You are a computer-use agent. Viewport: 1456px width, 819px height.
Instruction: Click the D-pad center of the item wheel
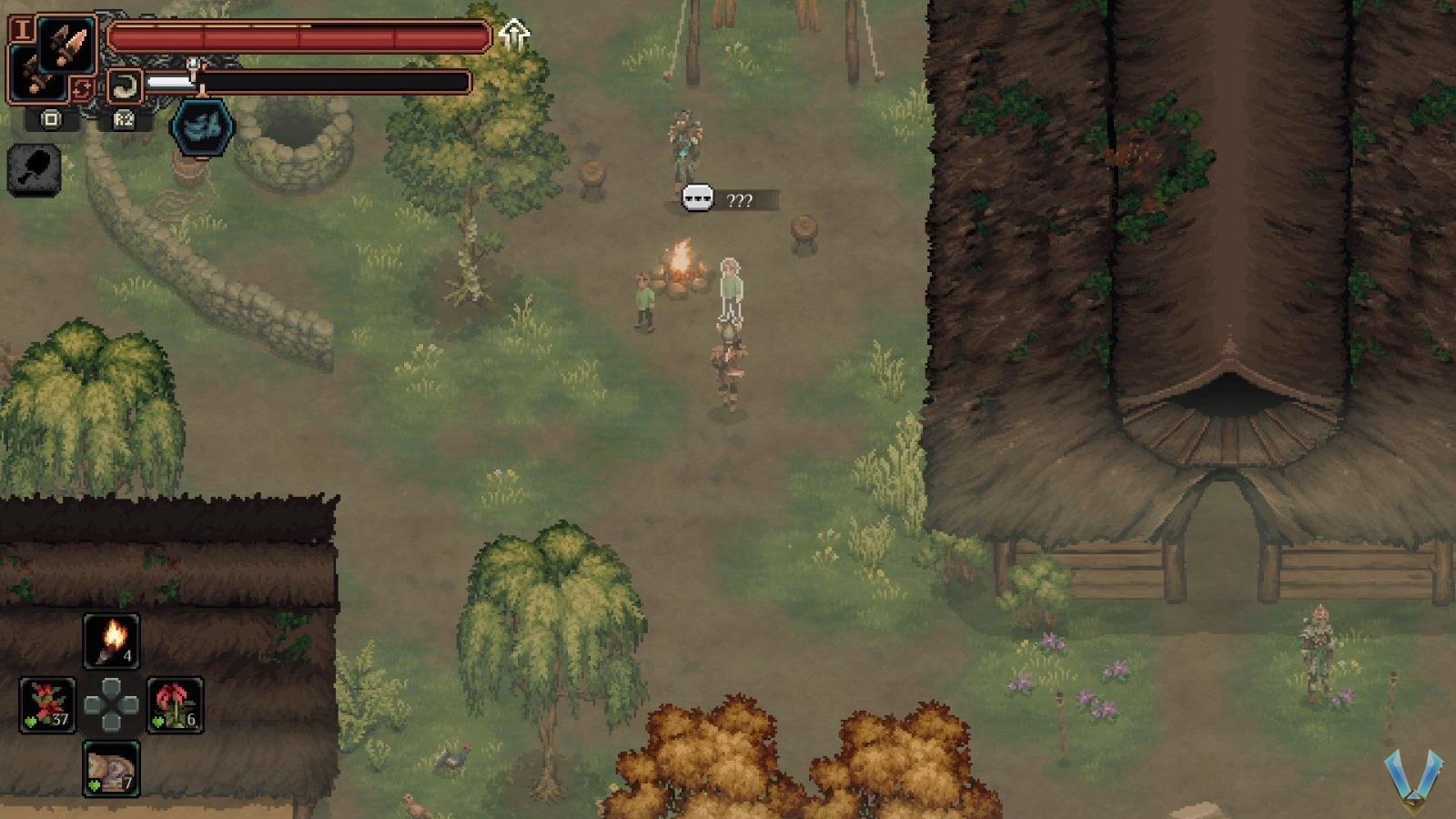111,706
